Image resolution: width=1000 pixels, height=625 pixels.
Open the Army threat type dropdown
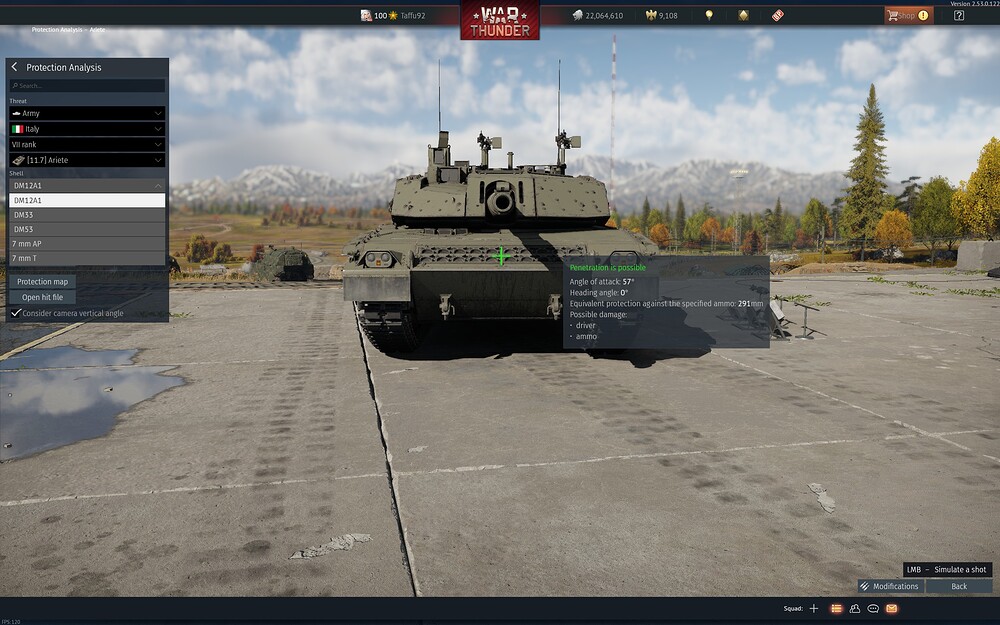pos(87,114)
